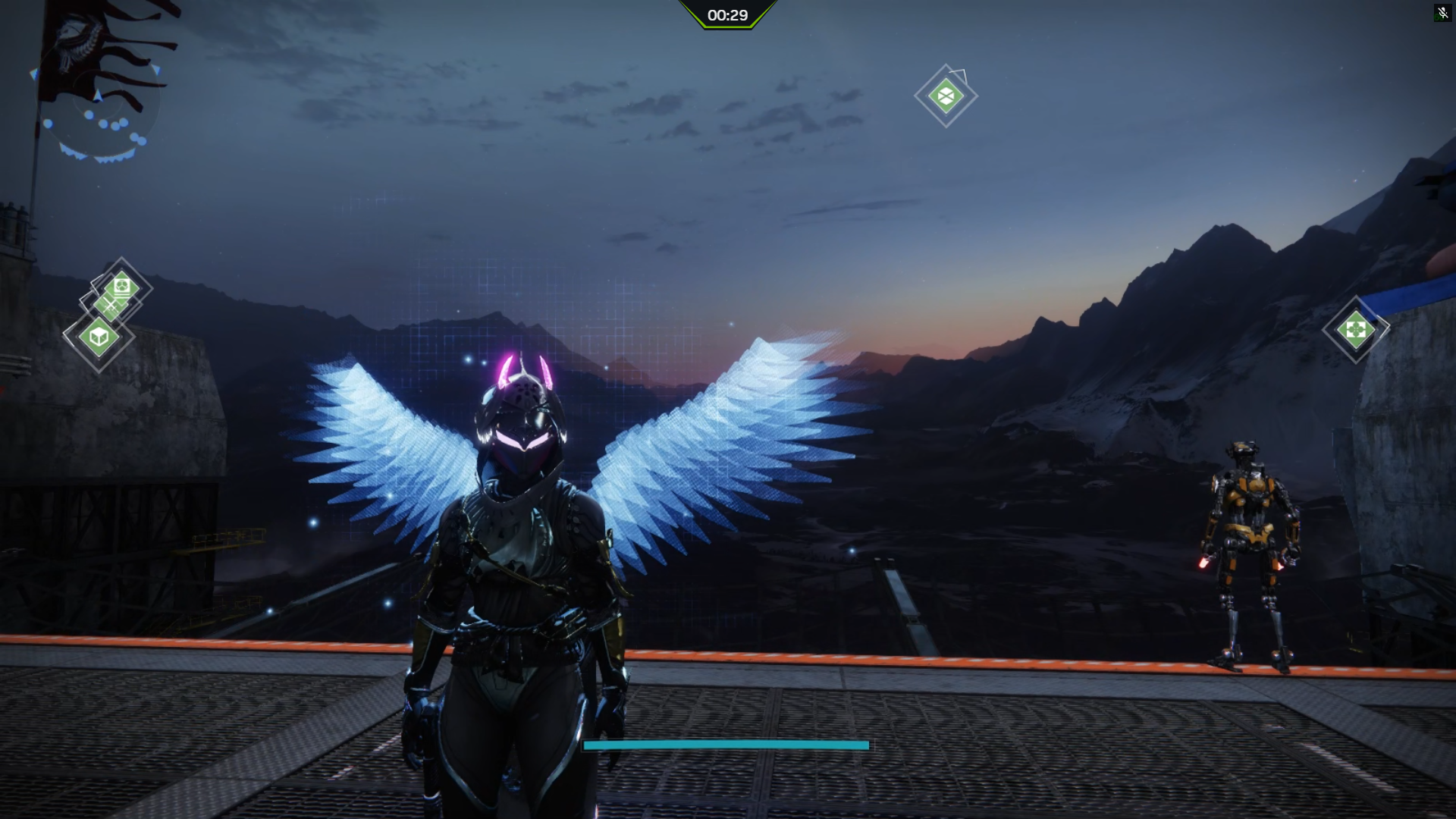The height and width of the screenshot is (819, 1456).
Task: Select the green cube vendor marker
Action: coord(99,336)
